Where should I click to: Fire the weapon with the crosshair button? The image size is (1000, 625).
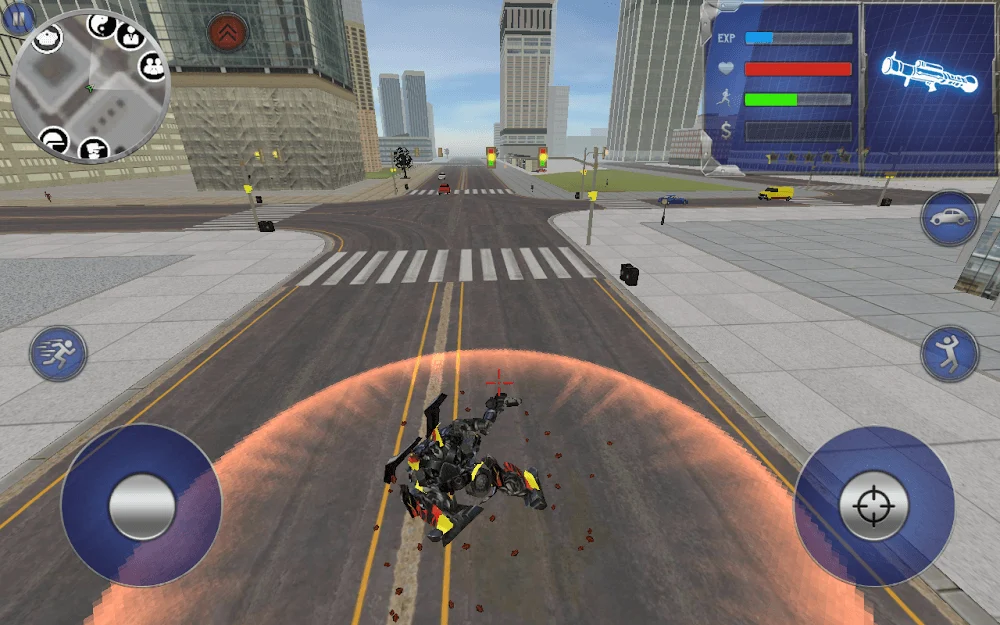(873, 506)
